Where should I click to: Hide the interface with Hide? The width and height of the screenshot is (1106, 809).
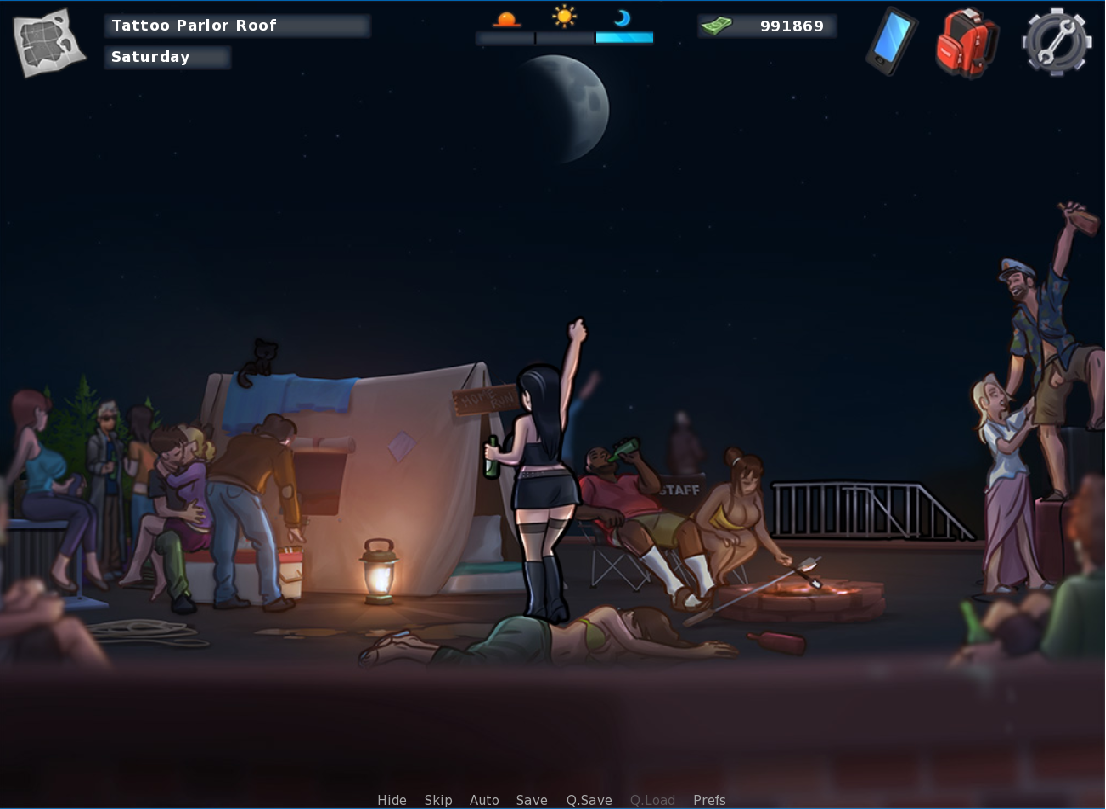[392, 800]
